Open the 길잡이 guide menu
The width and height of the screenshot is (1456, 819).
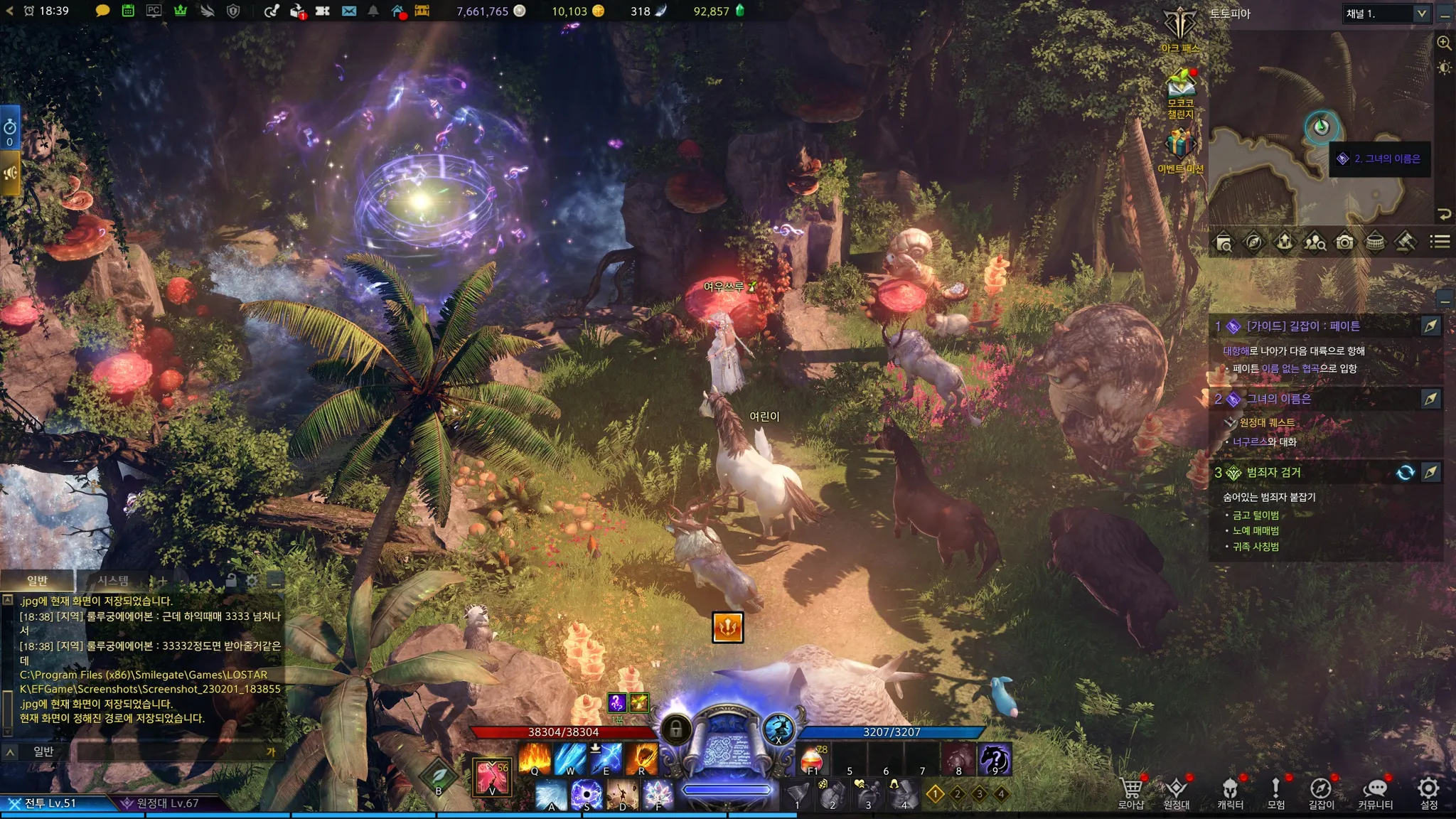(1321, 791)
